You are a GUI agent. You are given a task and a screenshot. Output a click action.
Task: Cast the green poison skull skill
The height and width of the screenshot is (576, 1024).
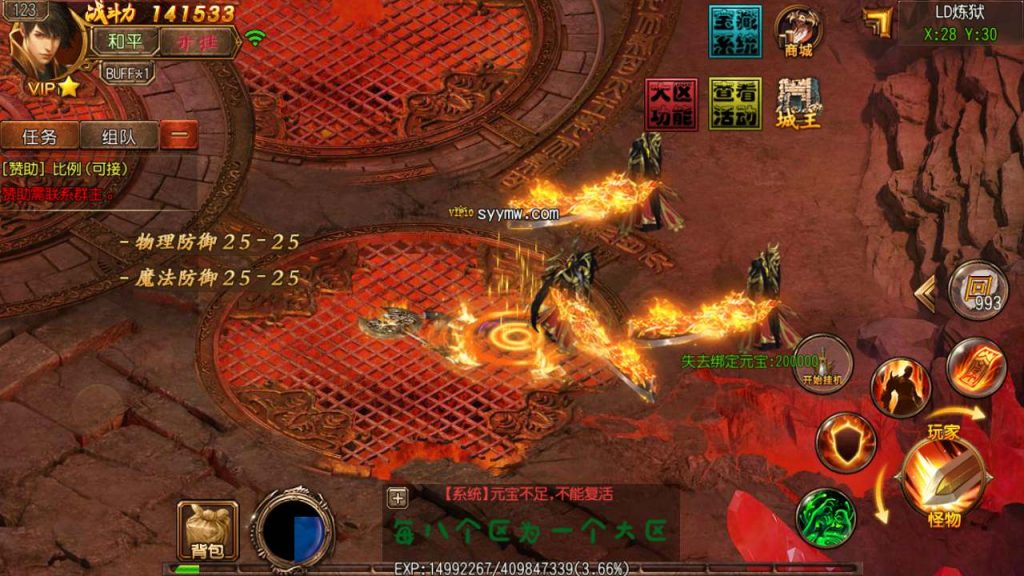coord(825,517)
